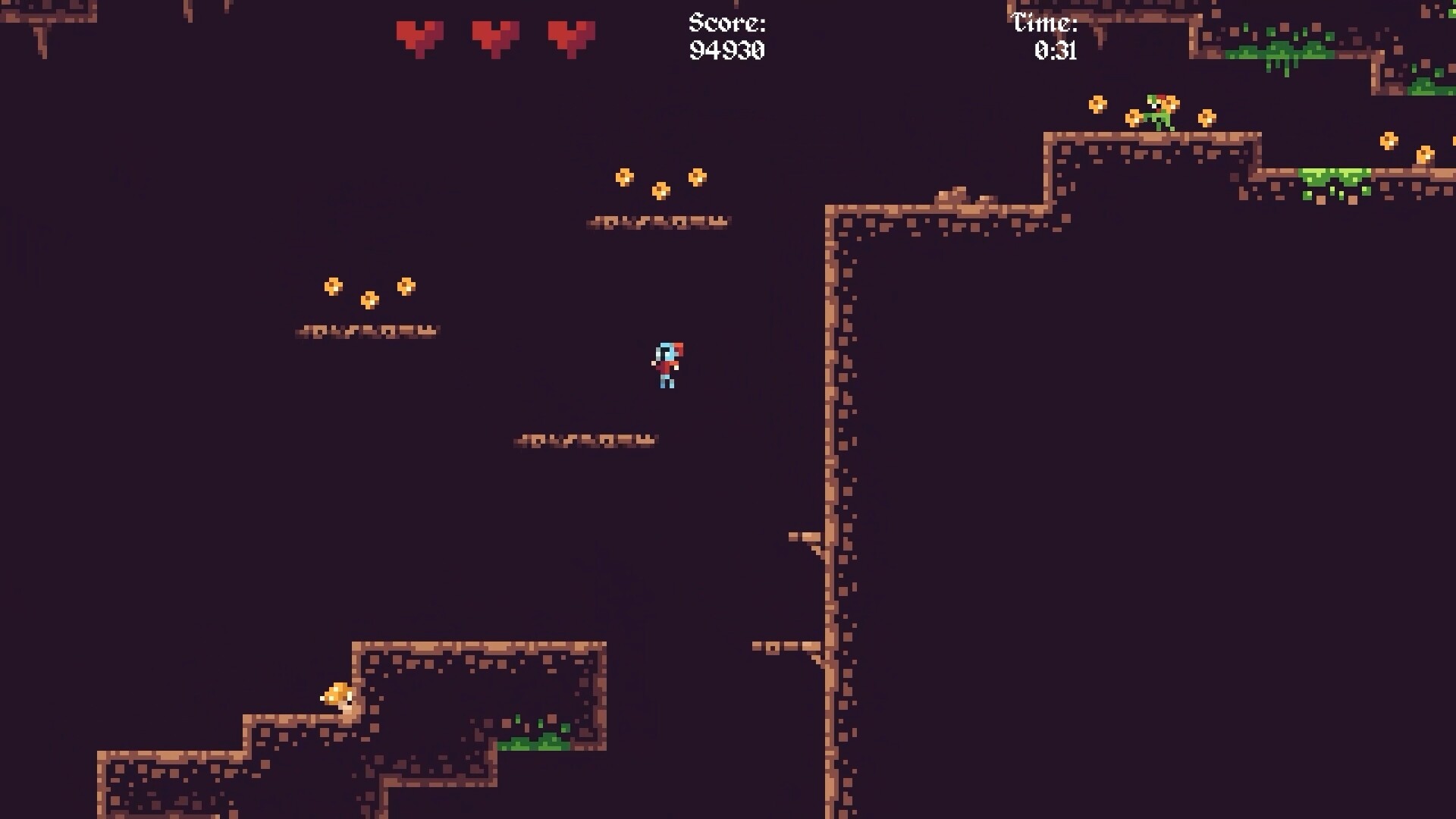
Task: Click the leftmost coin over left platform
Action: 334,287
